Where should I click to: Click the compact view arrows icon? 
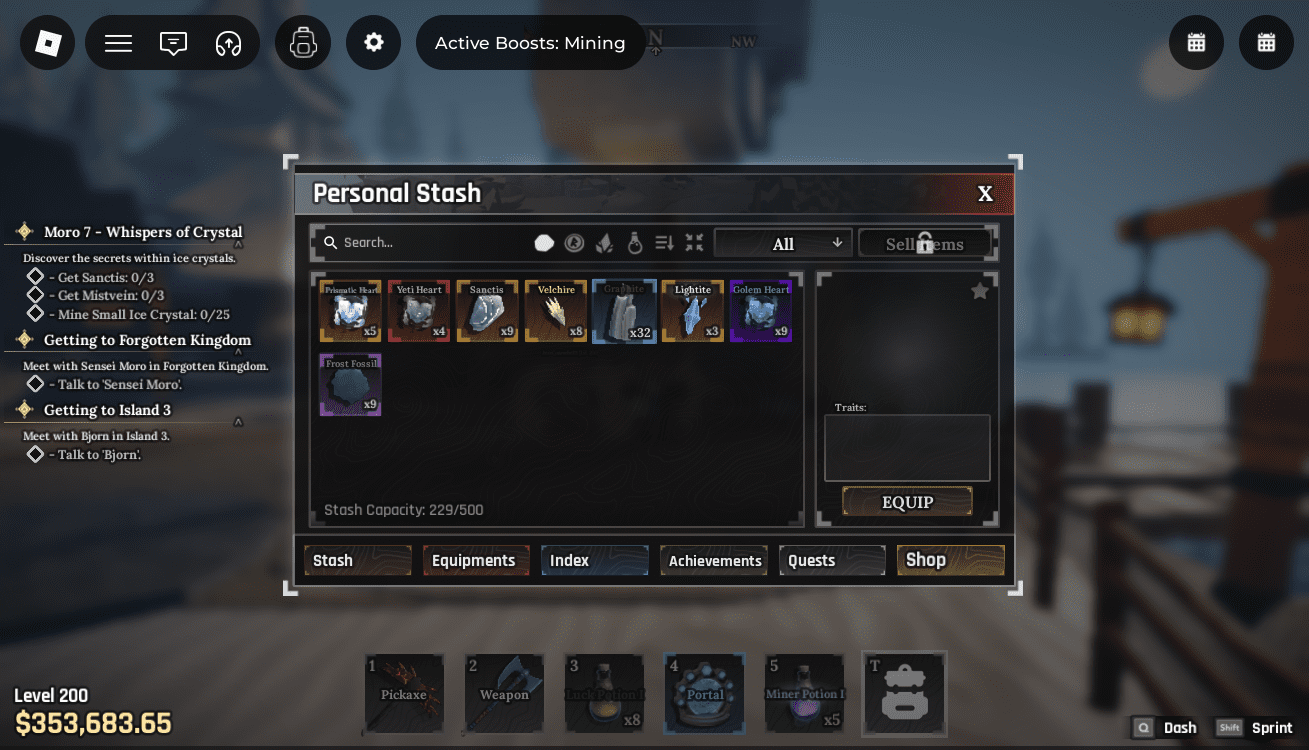694,243
